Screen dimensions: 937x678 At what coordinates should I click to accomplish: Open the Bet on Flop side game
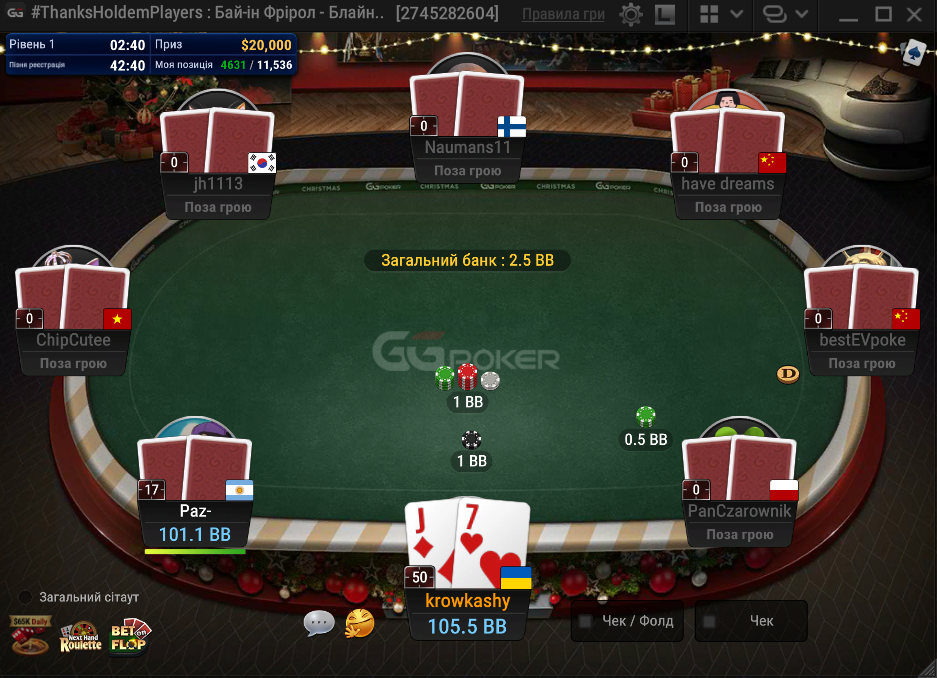tap(128, 636)
